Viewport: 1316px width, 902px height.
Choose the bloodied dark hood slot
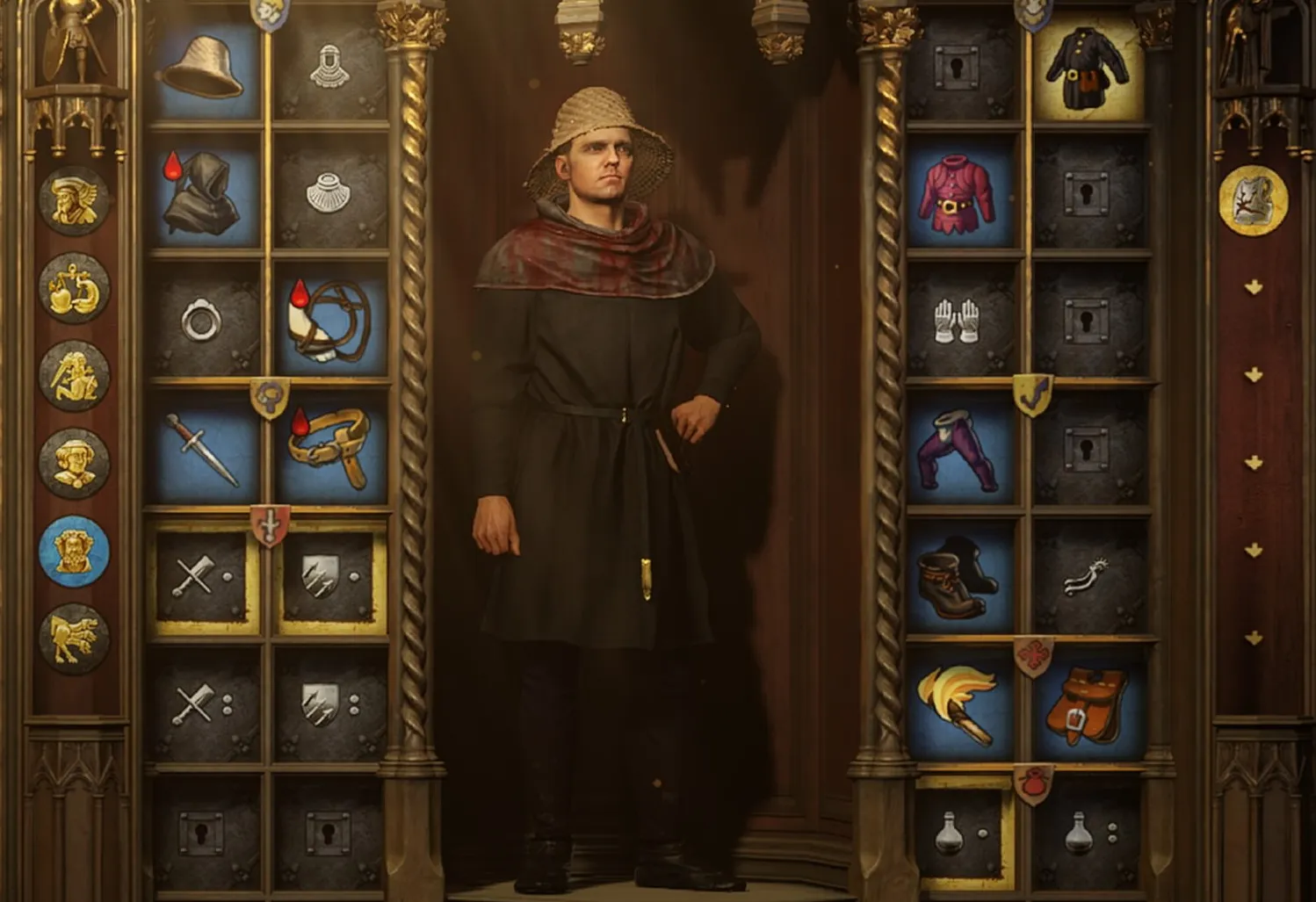[x=204, y=193]
